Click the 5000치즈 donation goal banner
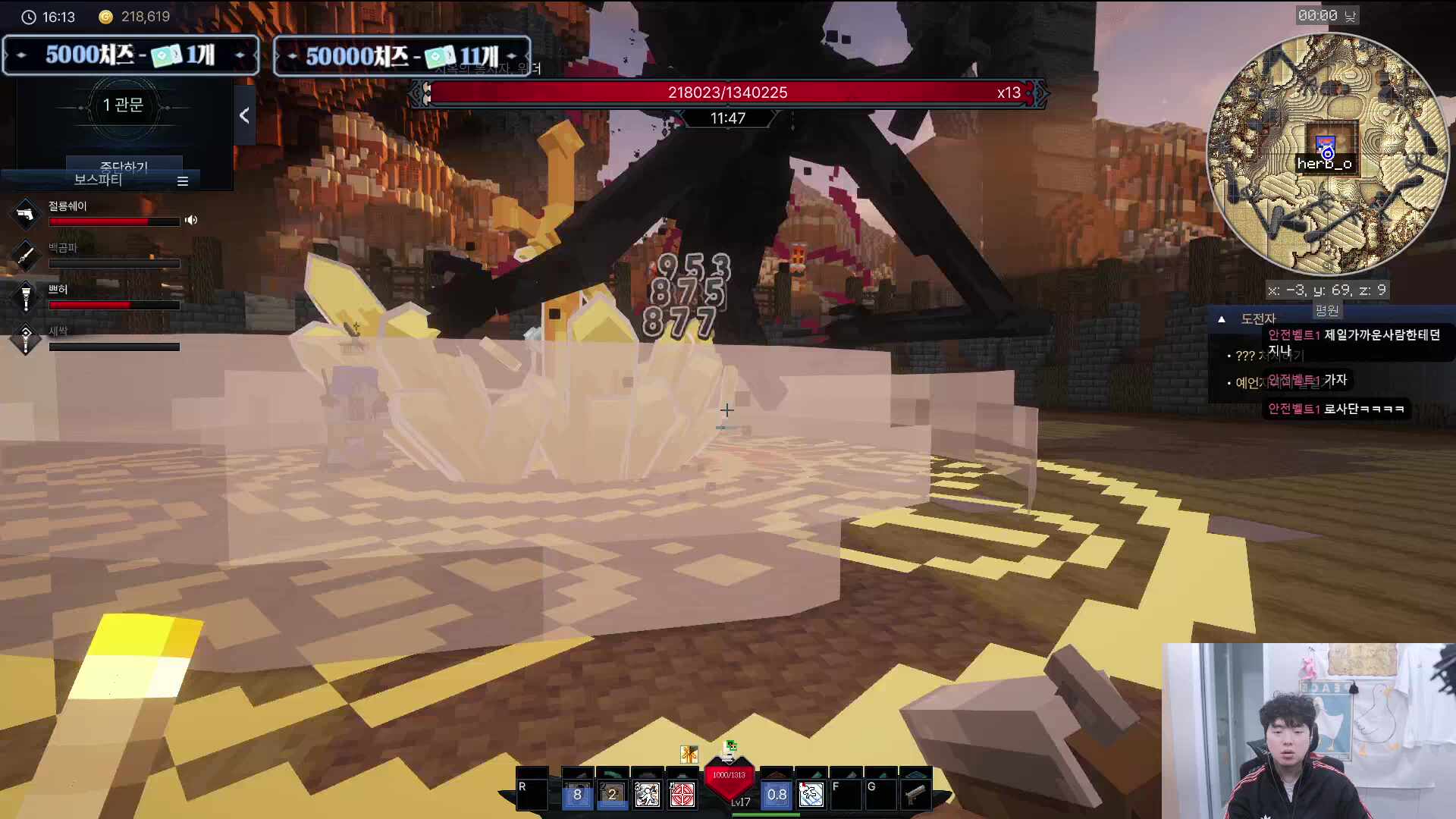Viewport: 1456px width, 819px height. (130, 55)
